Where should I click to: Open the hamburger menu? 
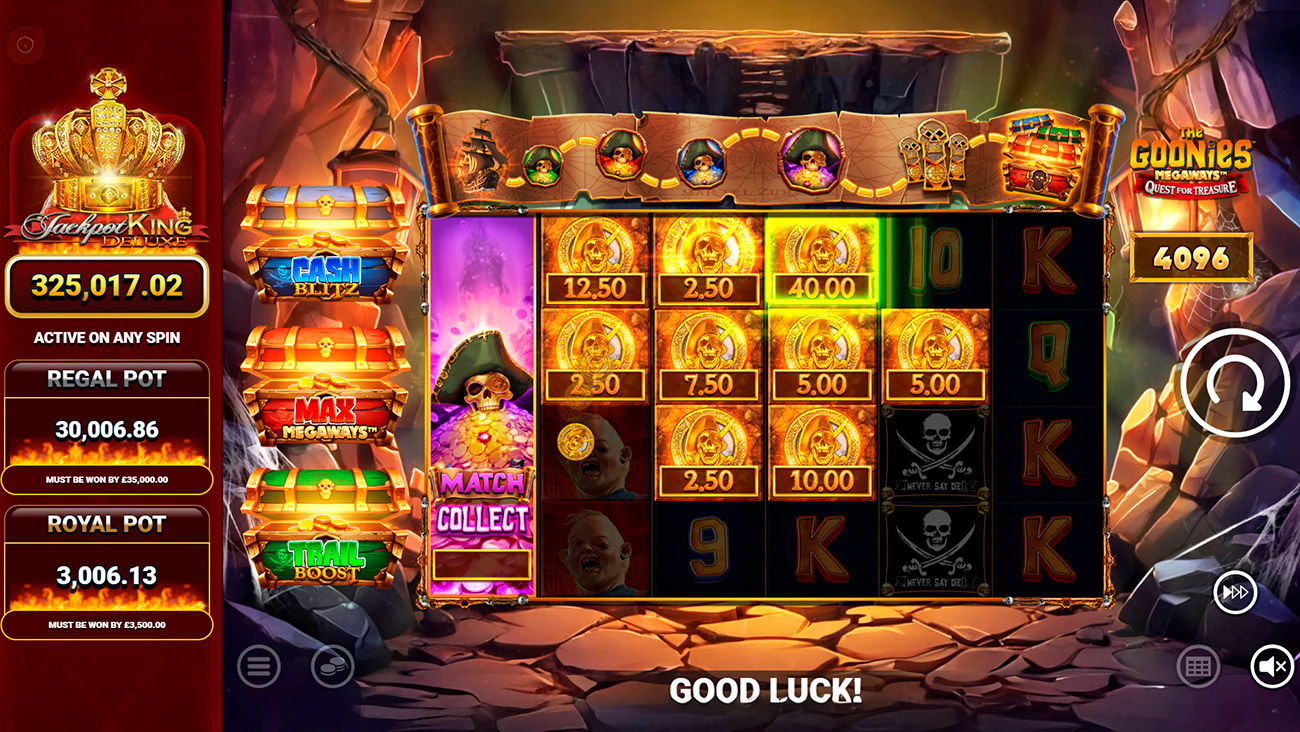(258, 666)
